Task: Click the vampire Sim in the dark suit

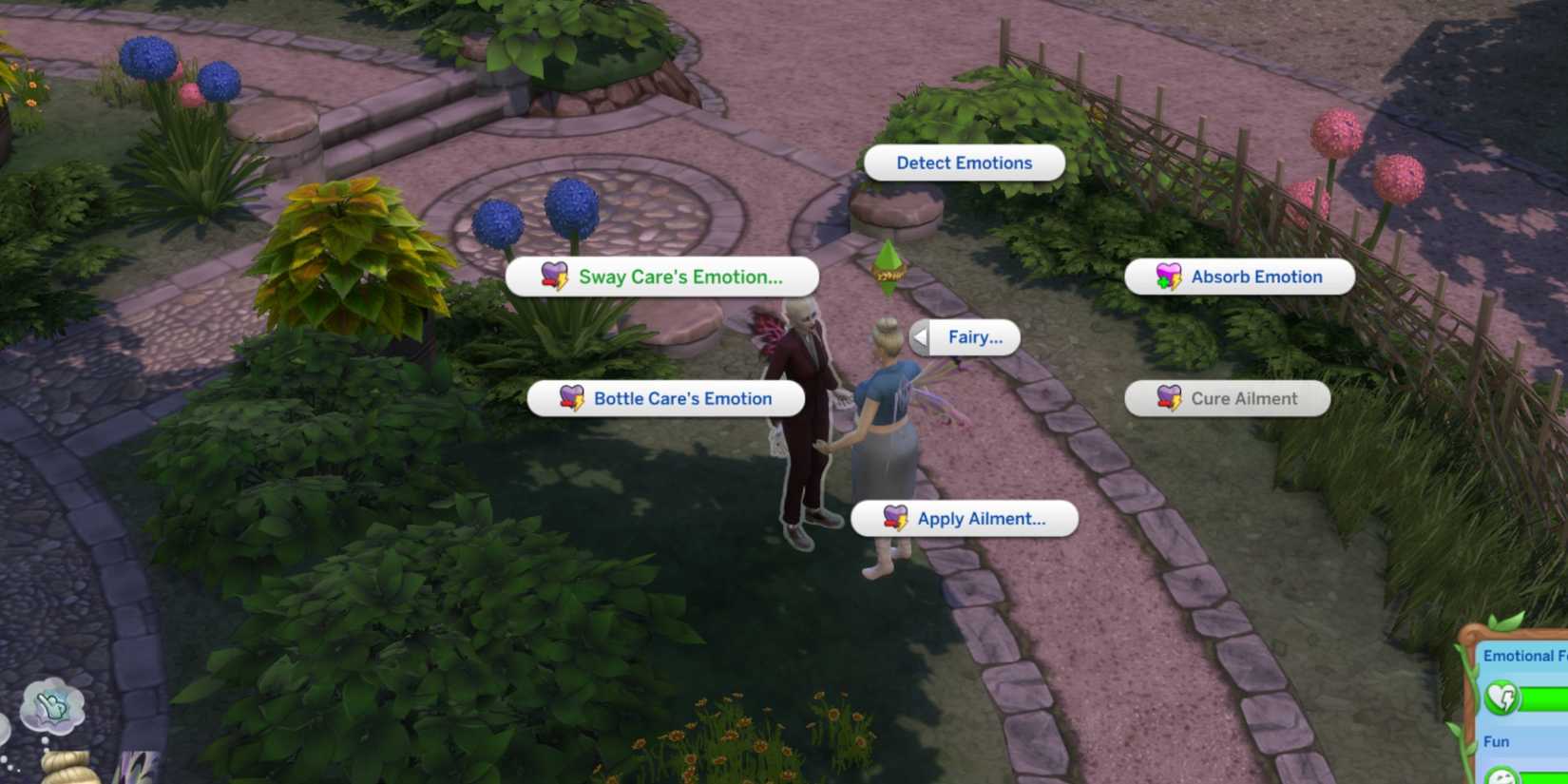Action: coord(803,409)
